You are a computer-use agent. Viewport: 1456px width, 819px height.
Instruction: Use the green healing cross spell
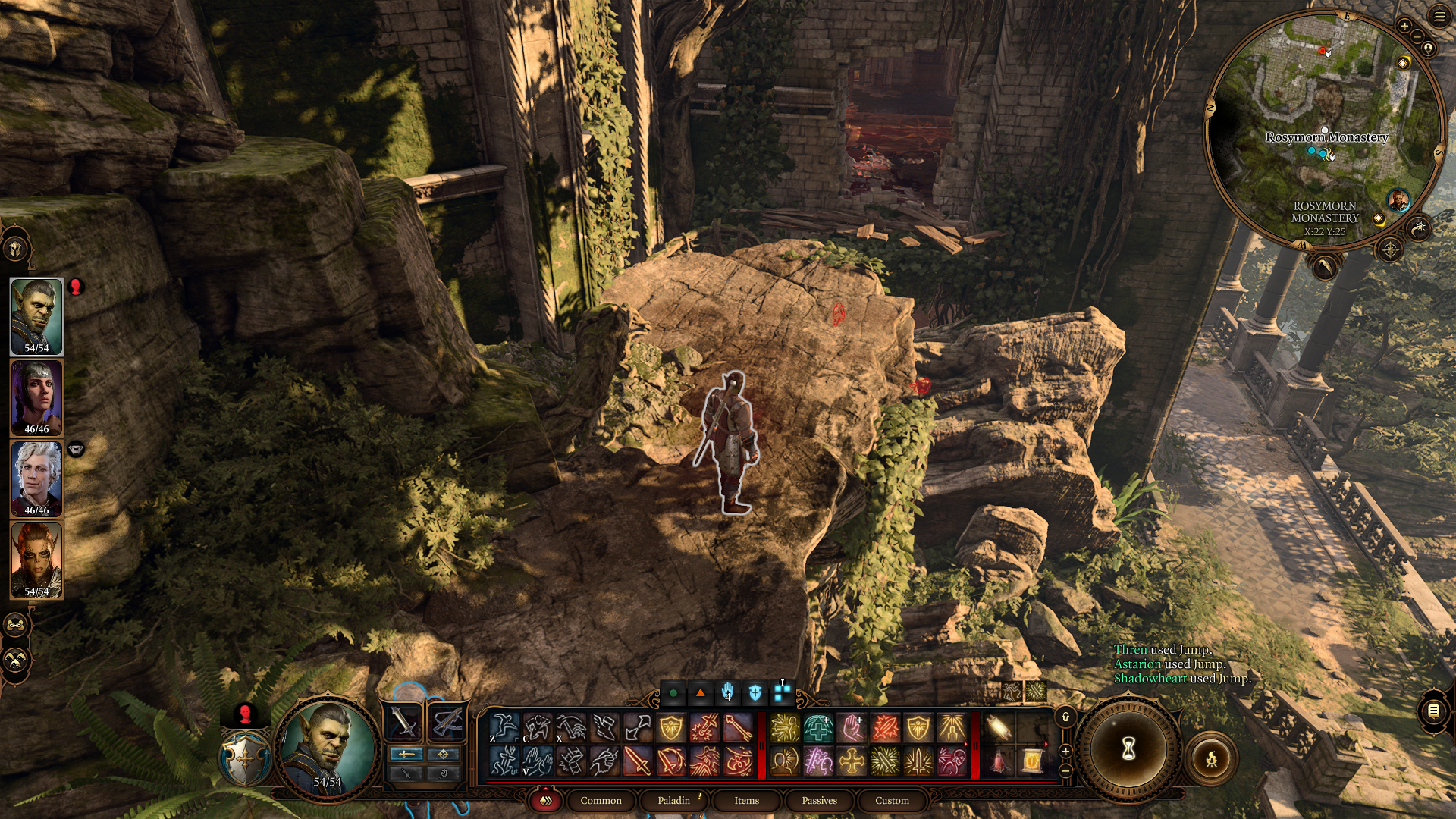[x=818, y=728]
